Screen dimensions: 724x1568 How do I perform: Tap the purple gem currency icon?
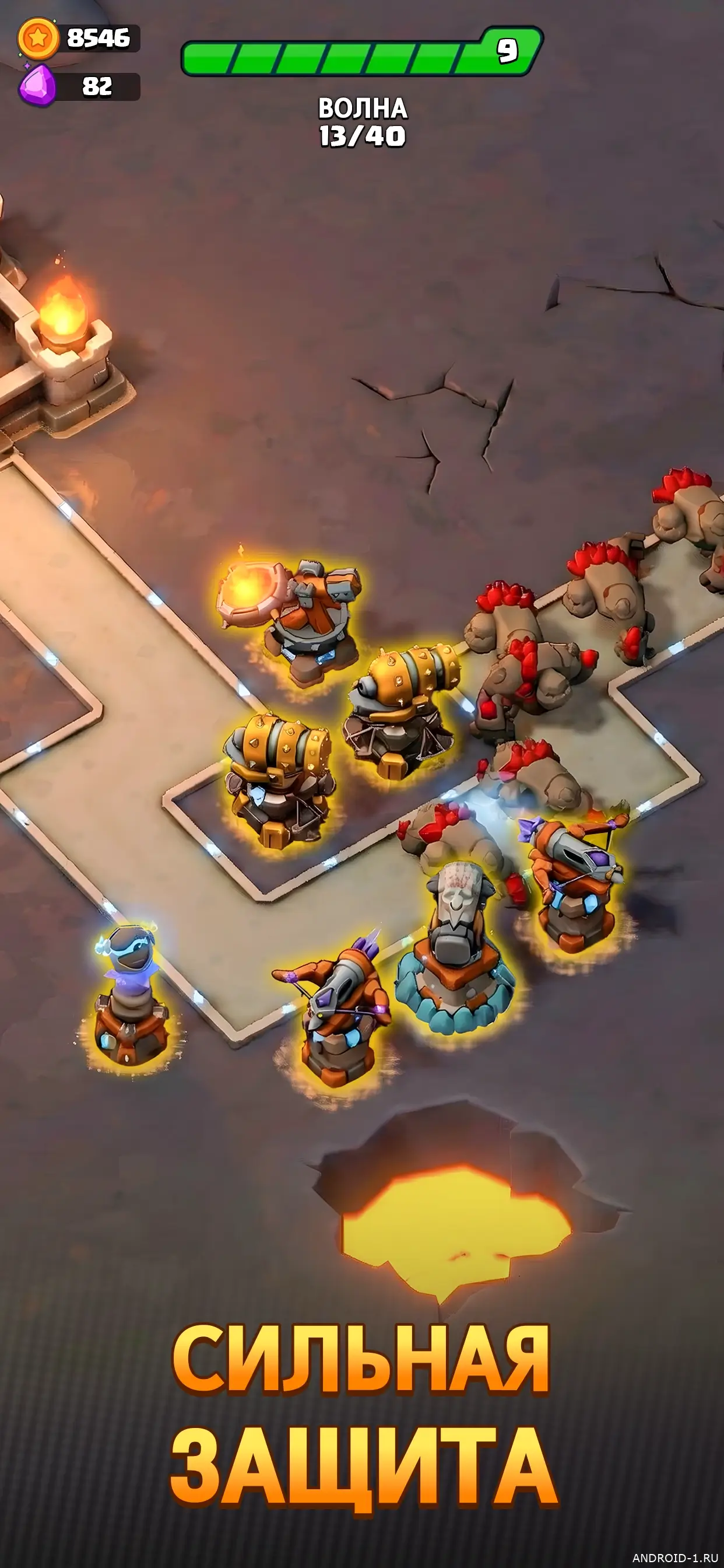click(x=38, y=86)
